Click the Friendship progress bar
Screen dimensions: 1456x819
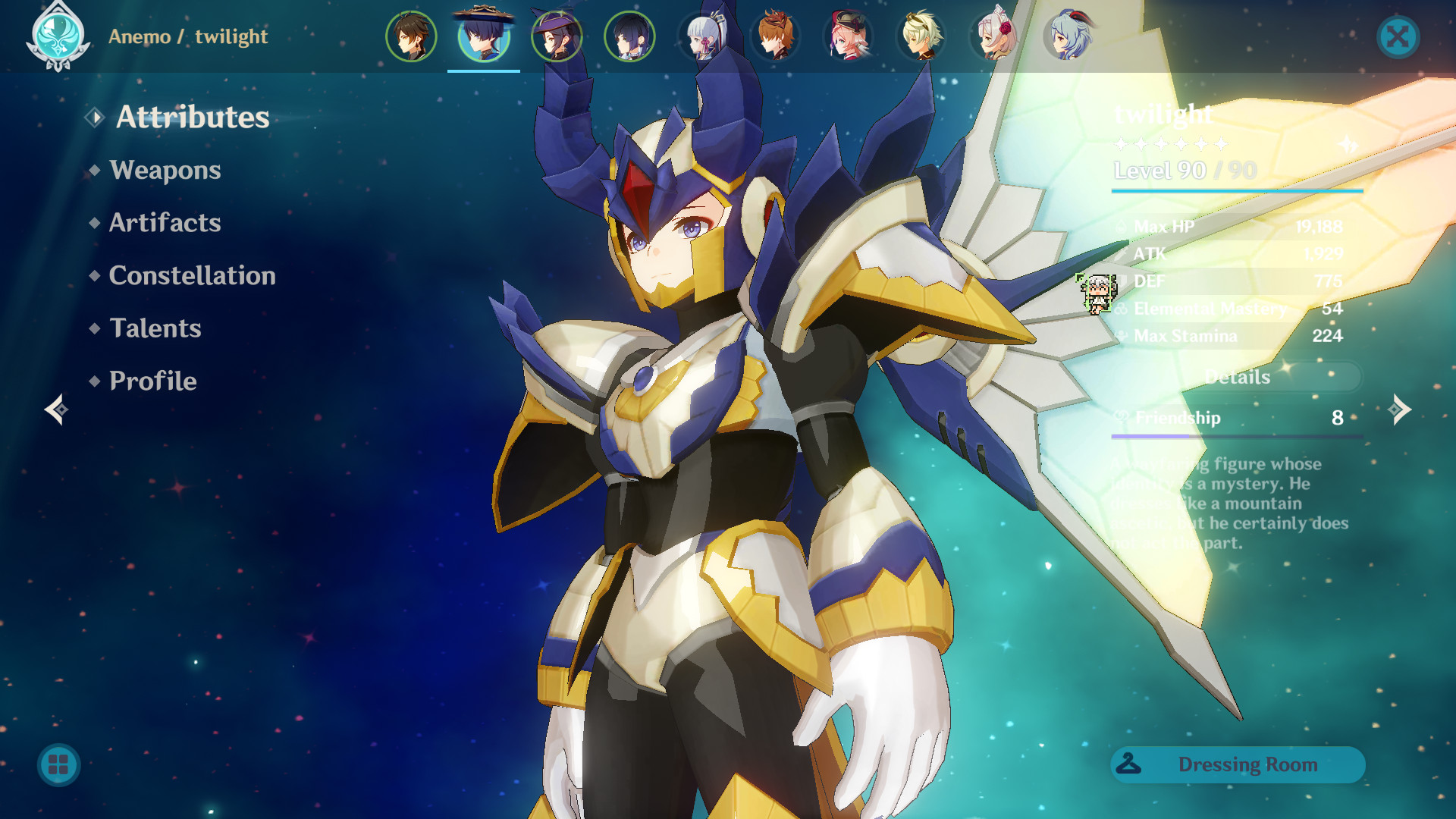coord(1236,436)
